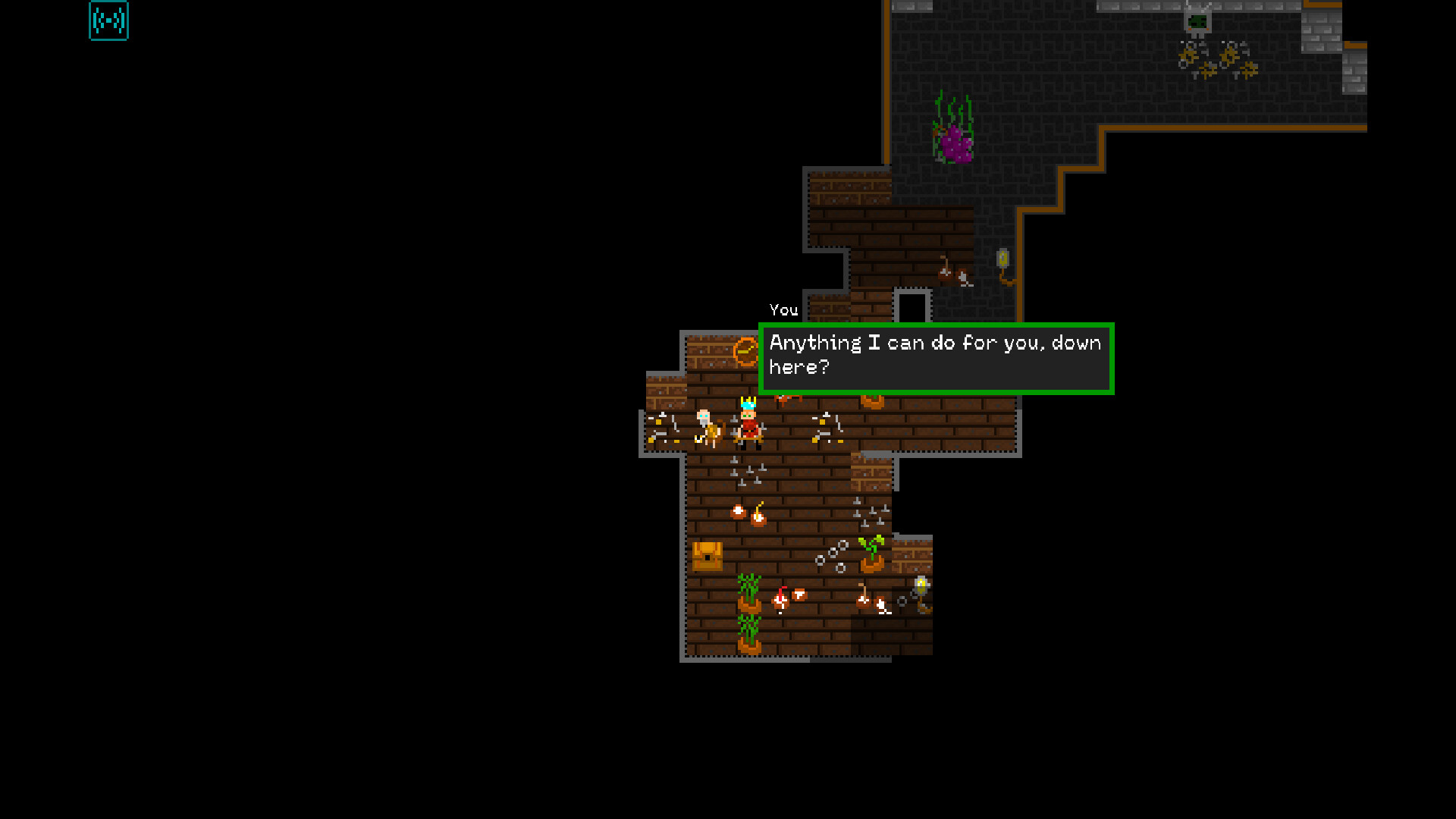
Task: Click the wall clock above the player
Action: click(744, 351)
